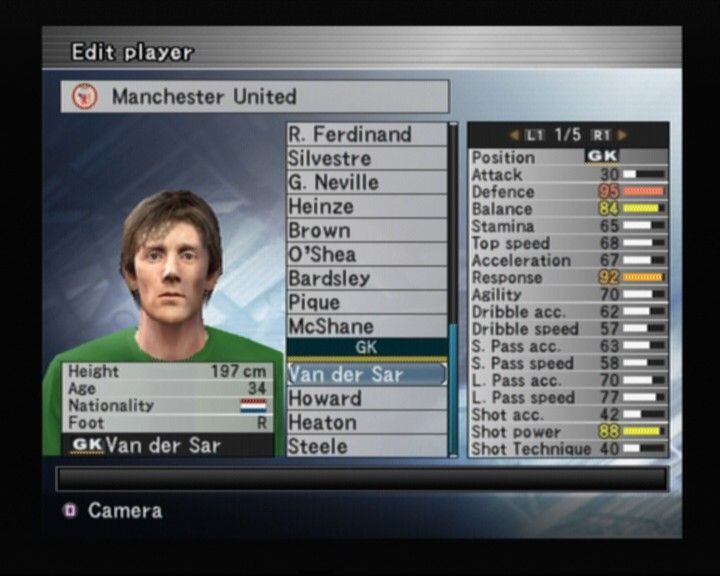Pick G. Neville from the roster
The width and height of the screenshot is (720, 576).
pos(365,182)
